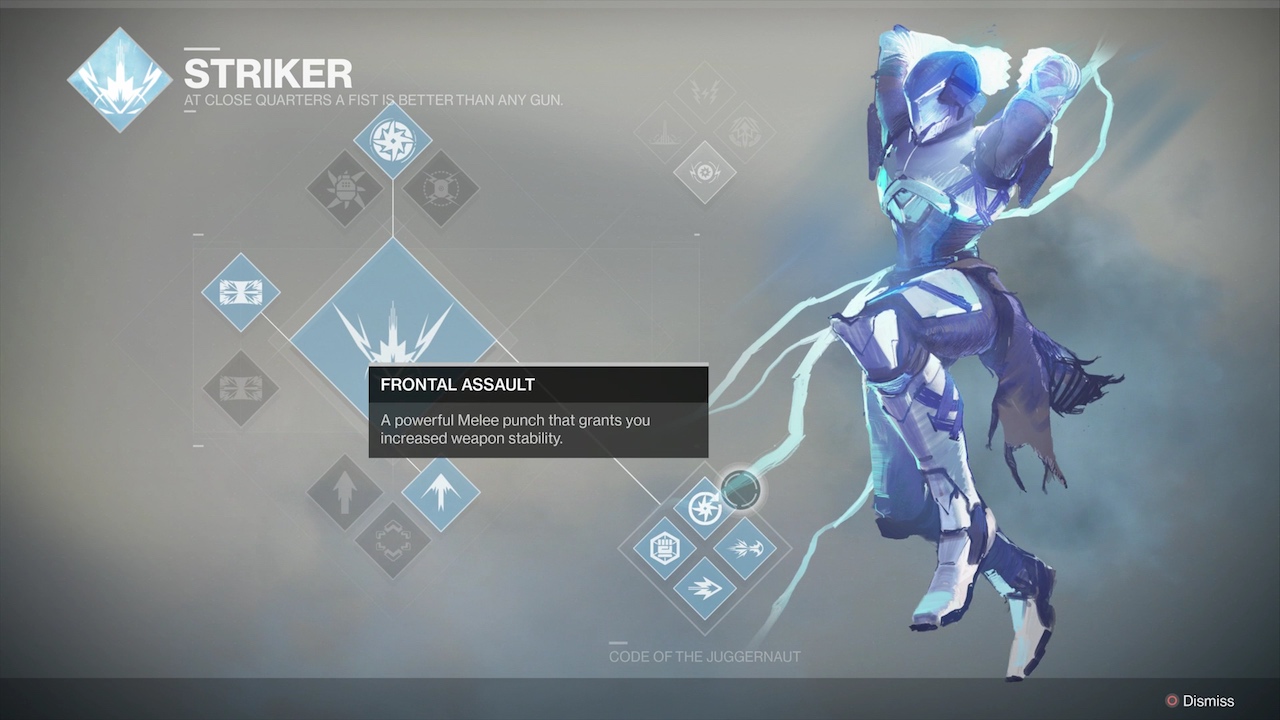Screen dimensions: 1280x720
Task: Select the Striker subclass emblem
Action: coord(119,80)
